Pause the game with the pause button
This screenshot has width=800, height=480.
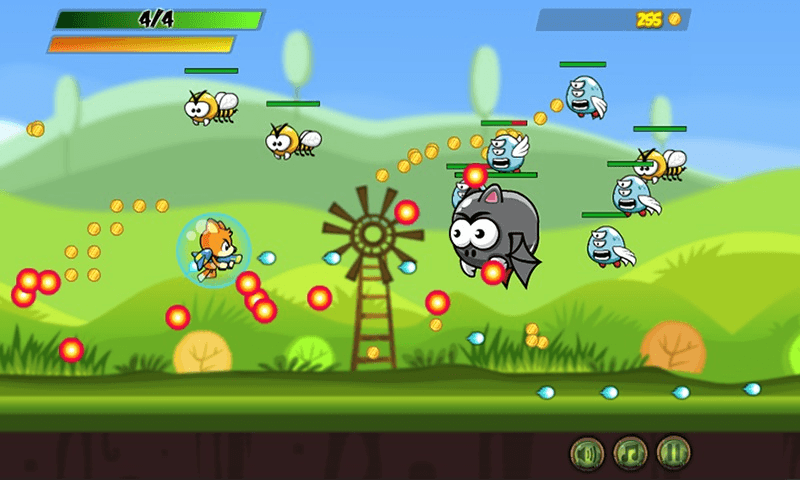pyautogui.click(x=674, y=454)
